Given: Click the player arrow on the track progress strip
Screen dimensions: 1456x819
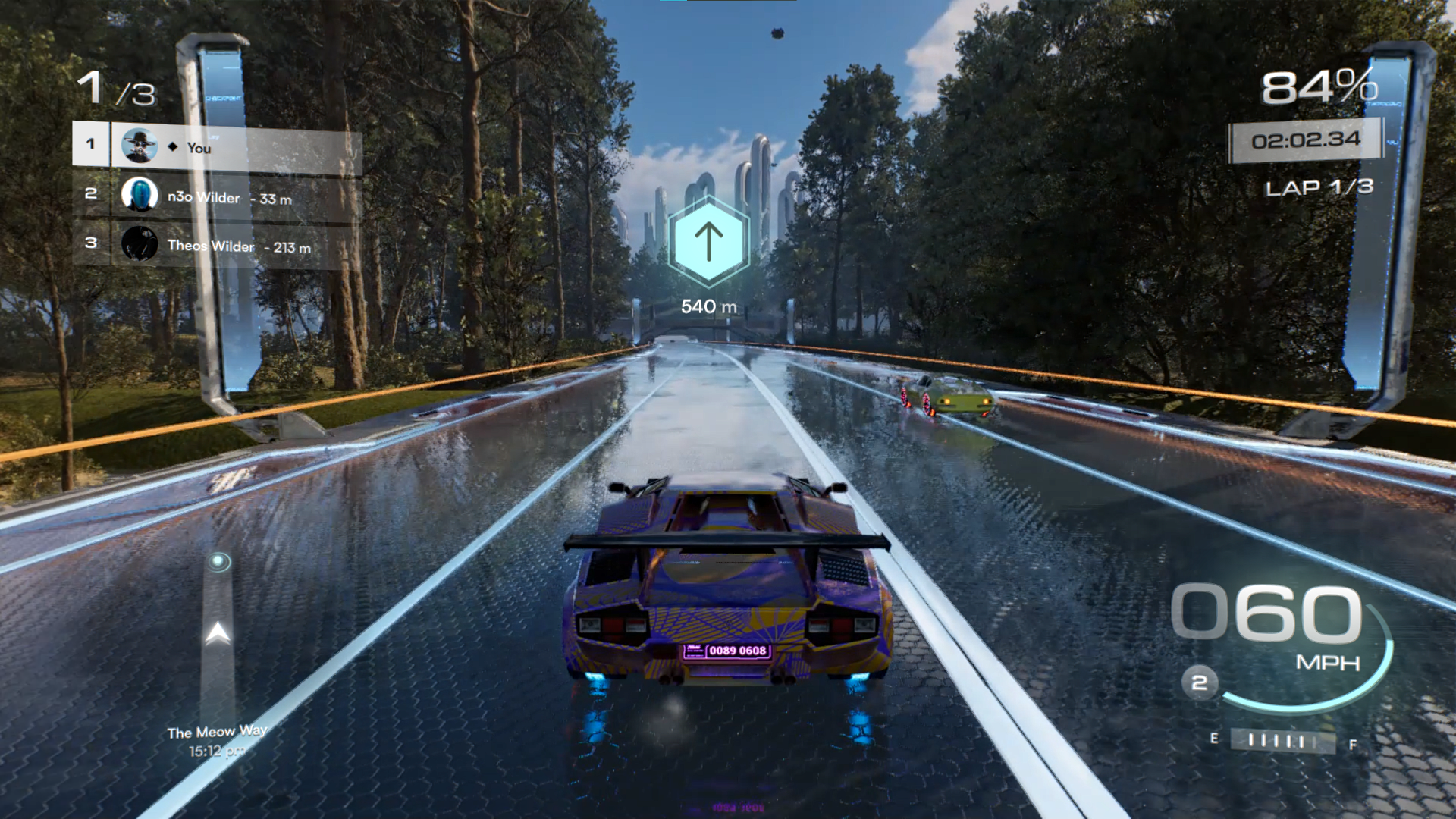Looking at the screenshot, I should point(218,632).
